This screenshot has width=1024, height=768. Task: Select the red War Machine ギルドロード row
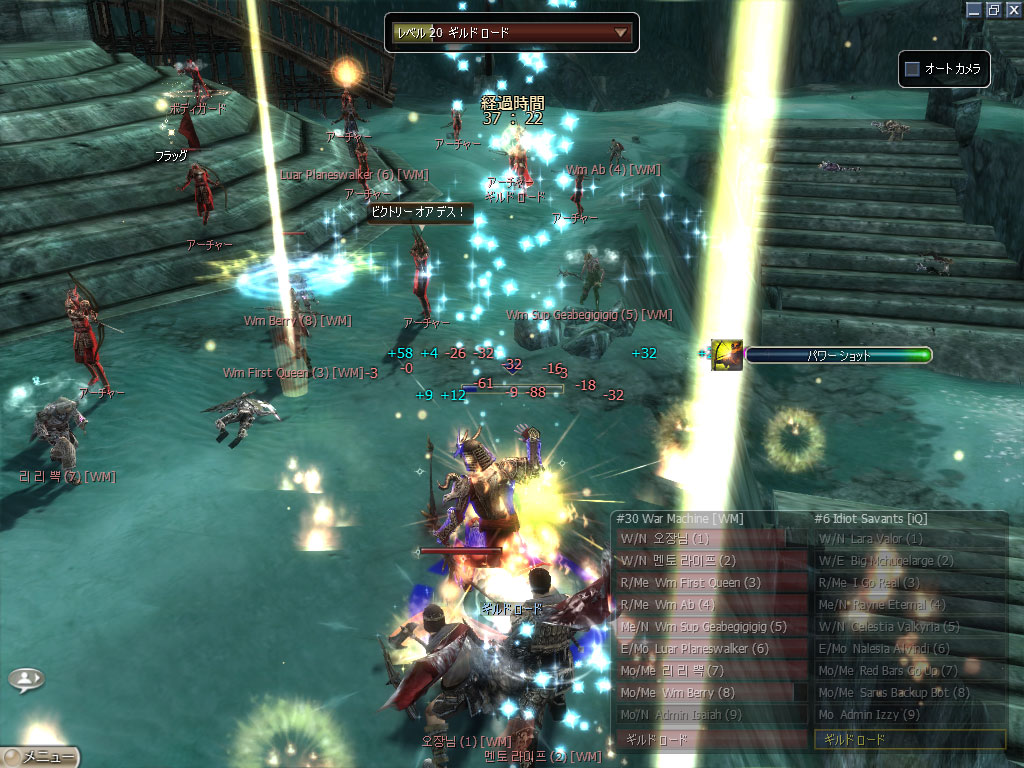710,740
